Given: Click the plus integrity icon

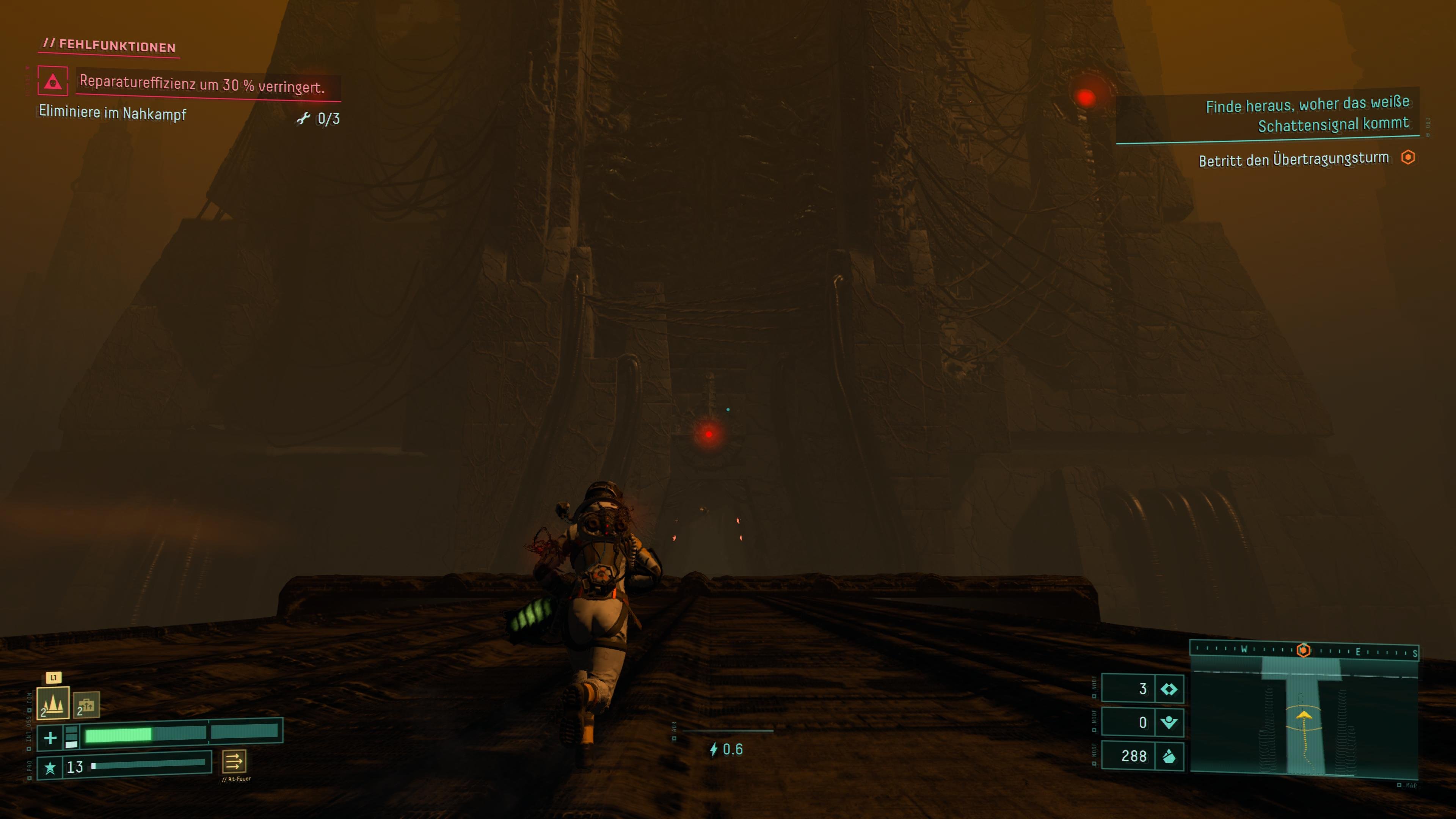Looking at the screenshot, I should (x=50, y=737).
